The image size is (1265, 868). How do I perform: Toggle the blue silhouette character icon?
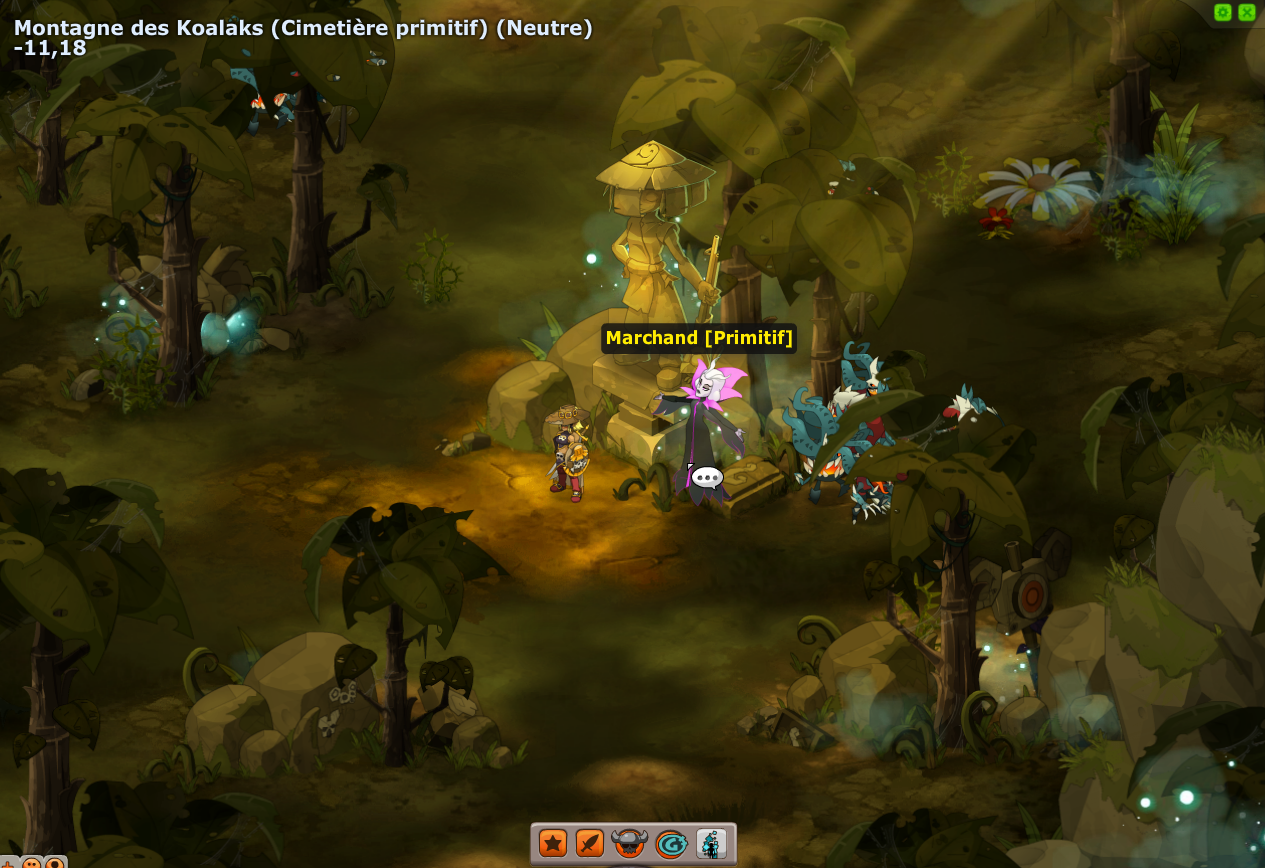point(711,843)
